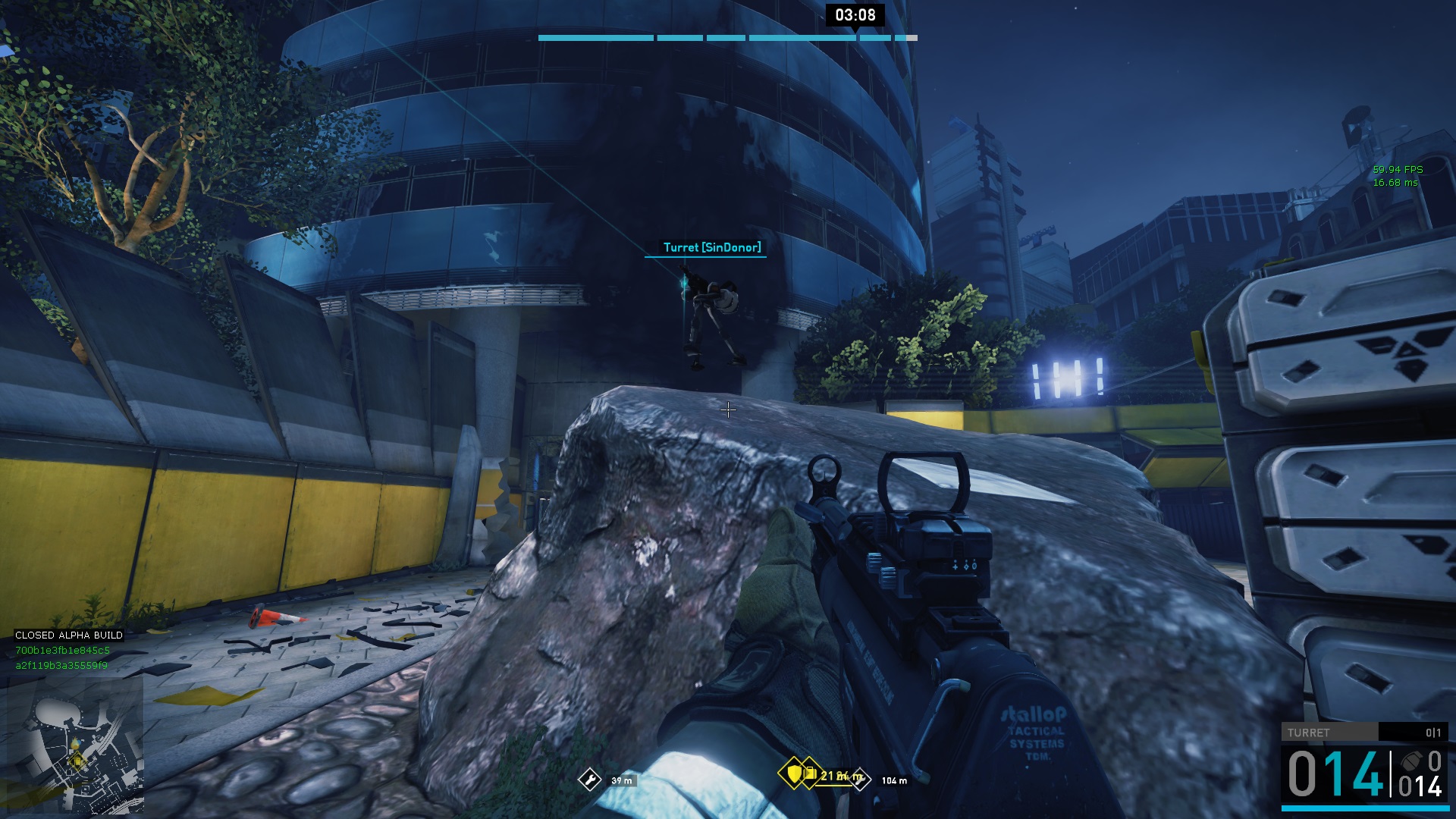Select the grenade icon
The image size is (1456, 819).
click(1411, 761)
